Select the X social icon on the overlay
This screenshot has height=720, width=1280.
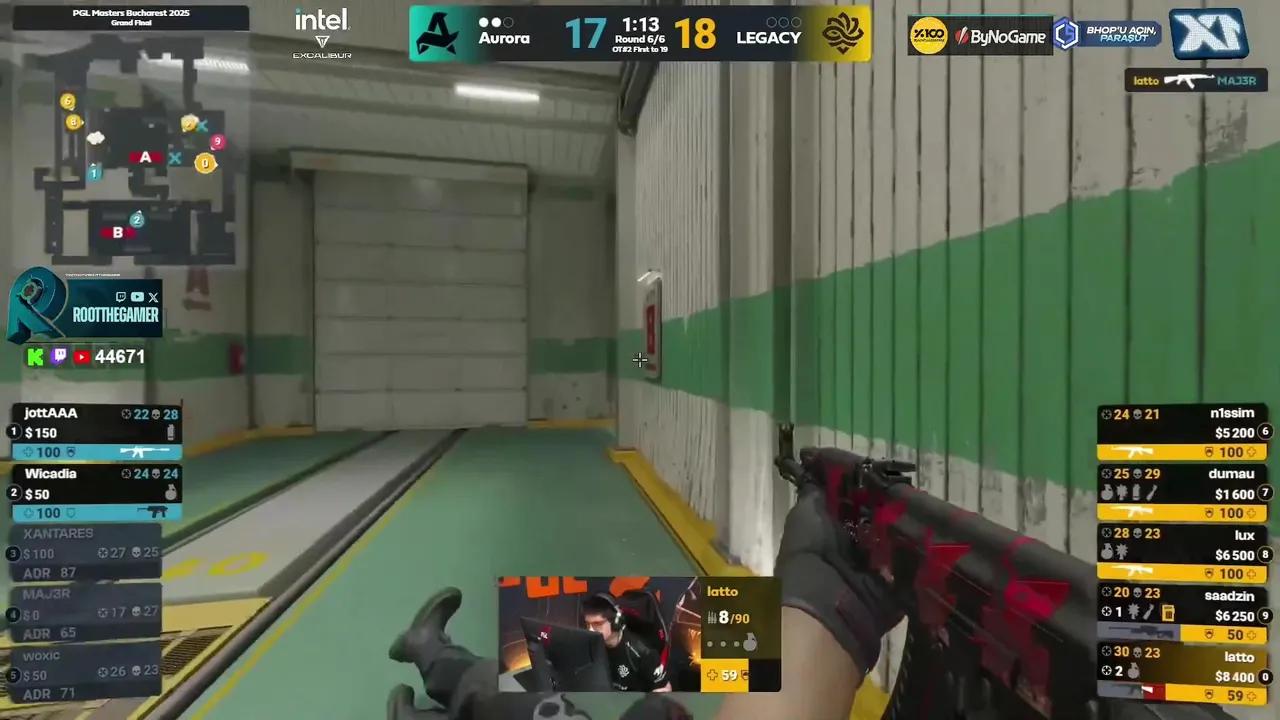point(153,297)
